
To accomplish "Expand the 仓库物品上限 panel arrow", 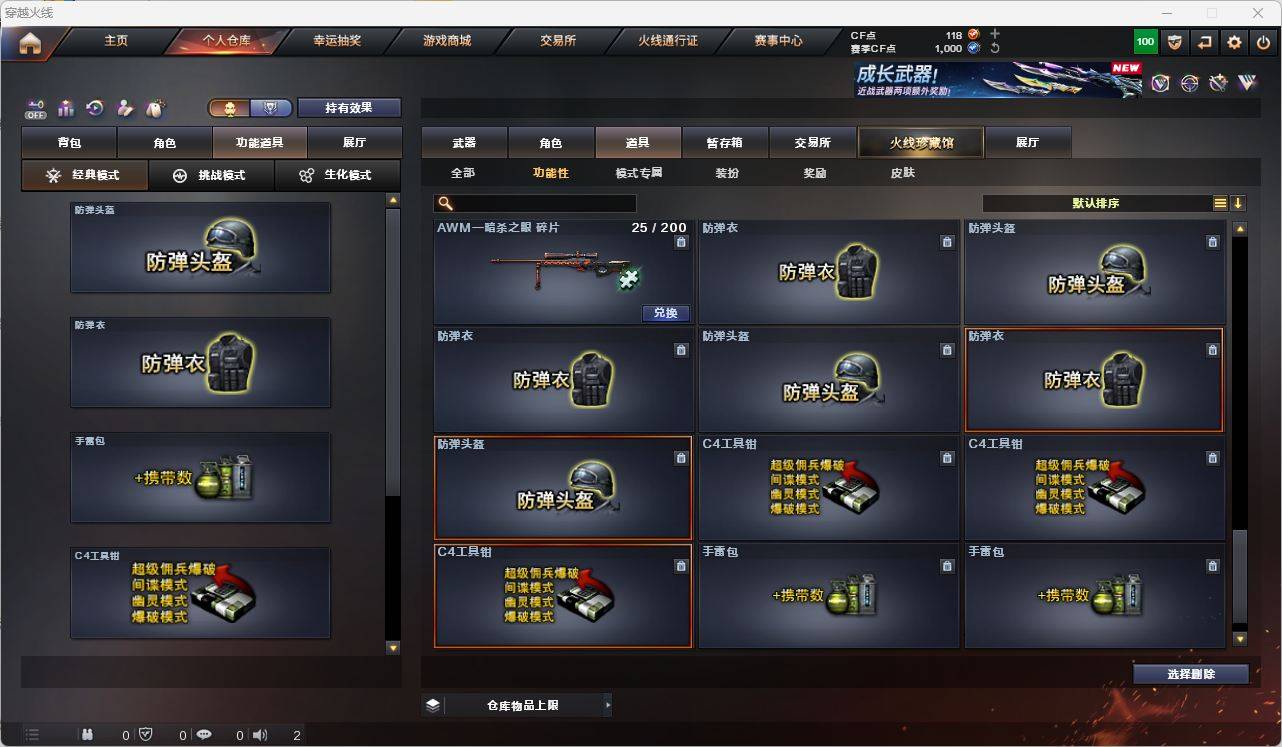I will (608, 704).
